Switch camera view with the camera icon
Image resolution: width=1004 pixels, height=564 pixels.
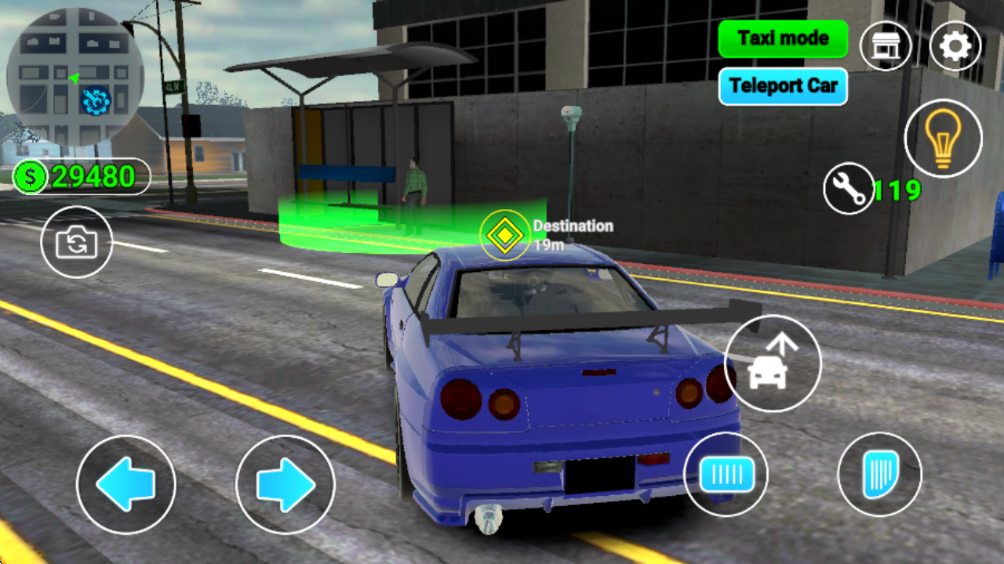[76, 242]
